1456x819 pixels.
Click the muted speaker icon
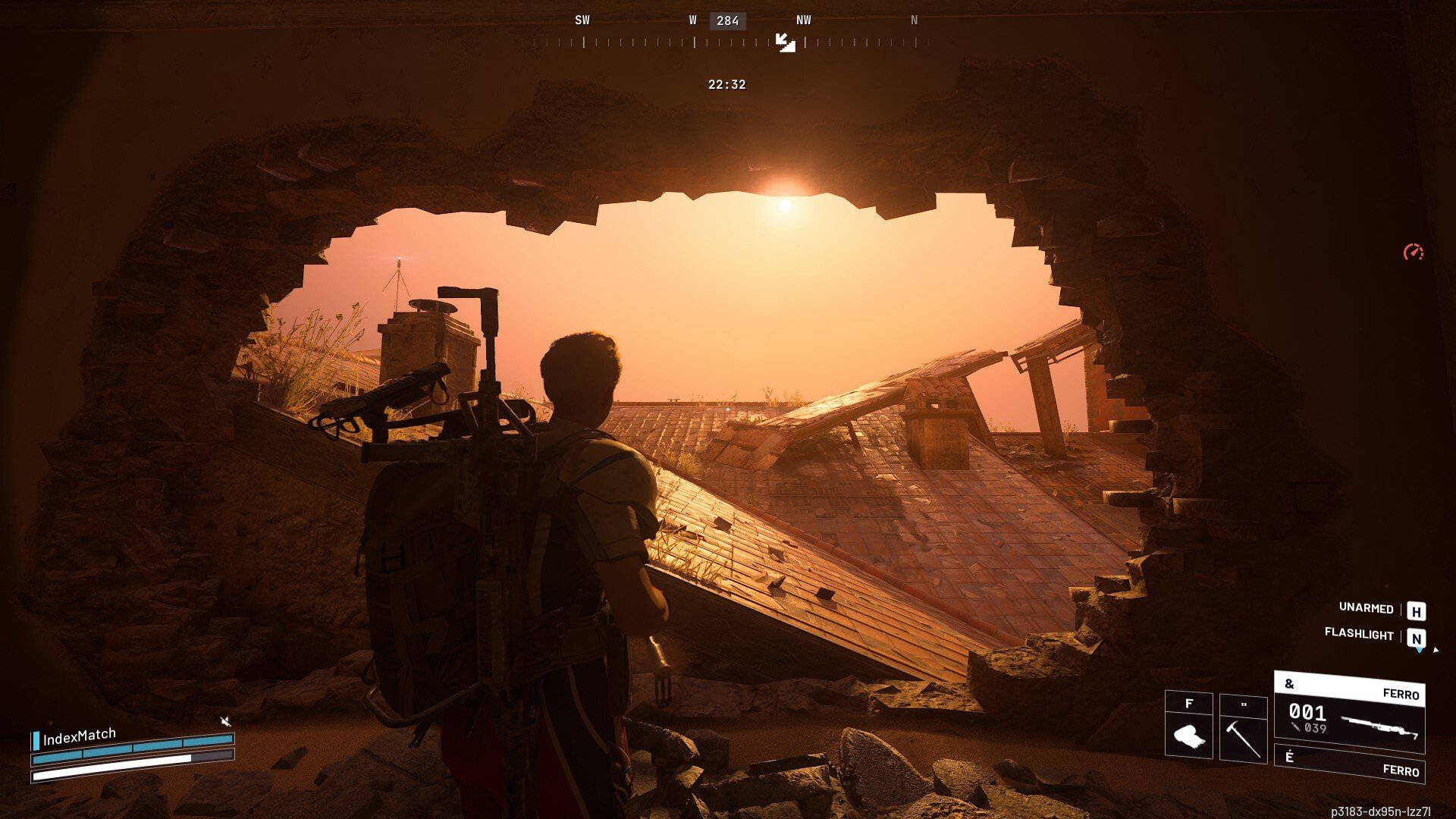pyautogui.click(x=225, y=720)
